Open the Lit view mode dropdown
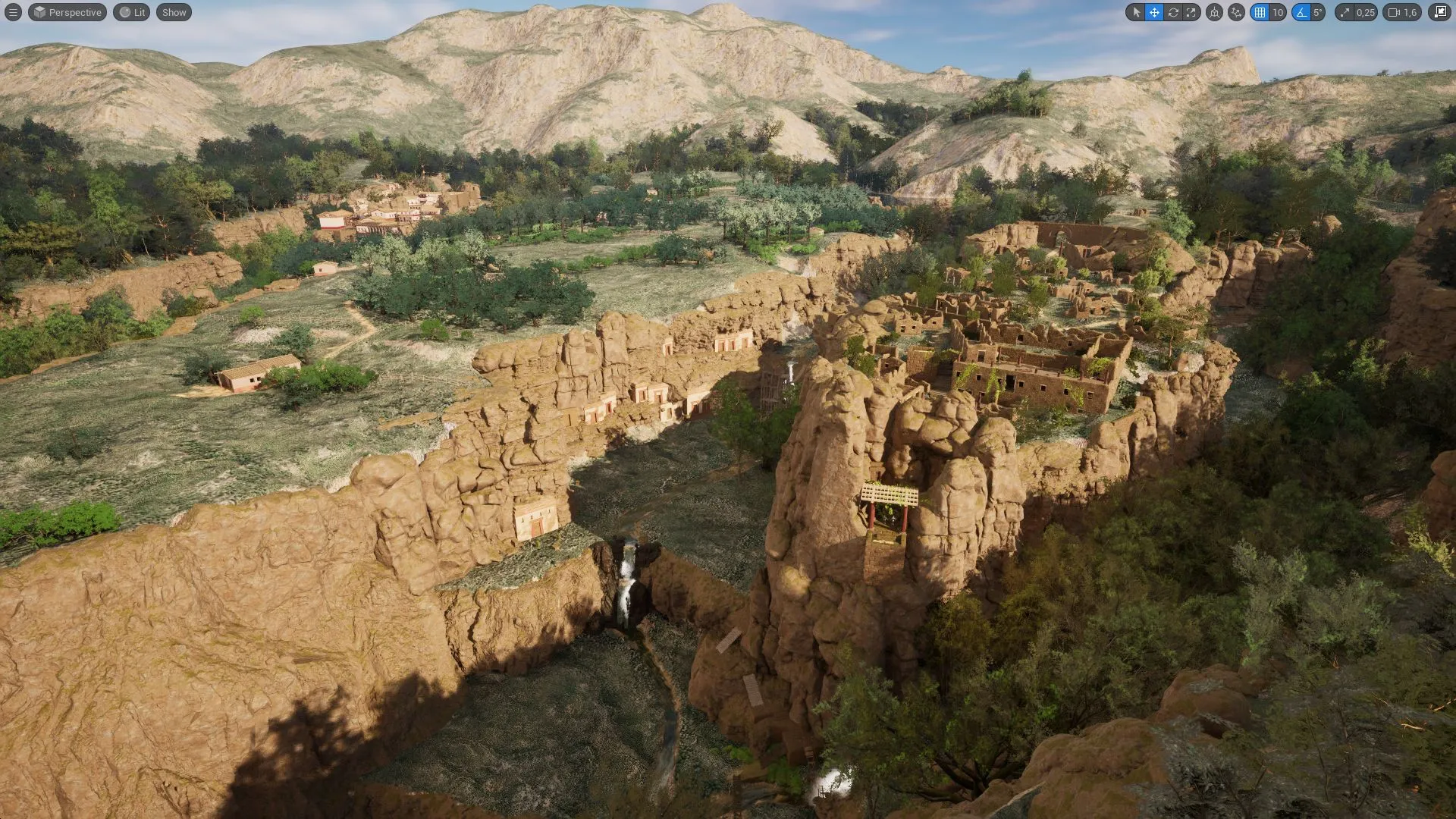Screen dimensions: 1456x819 [x=131, y=12]
